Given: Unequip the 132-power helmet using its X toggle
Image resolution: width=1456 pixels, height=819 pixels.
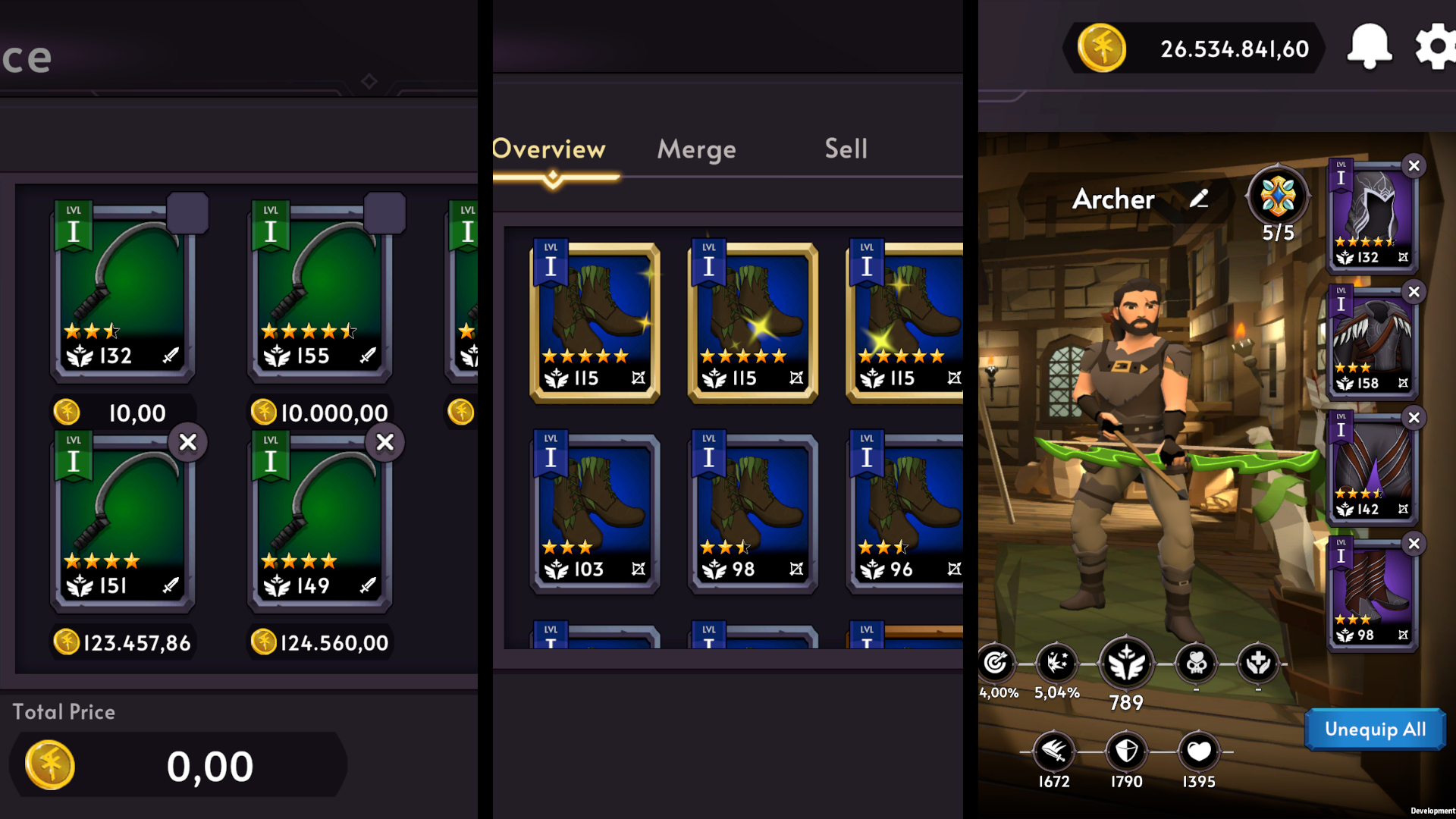Looking at the screenshot, I should (x=1414, y=166).
